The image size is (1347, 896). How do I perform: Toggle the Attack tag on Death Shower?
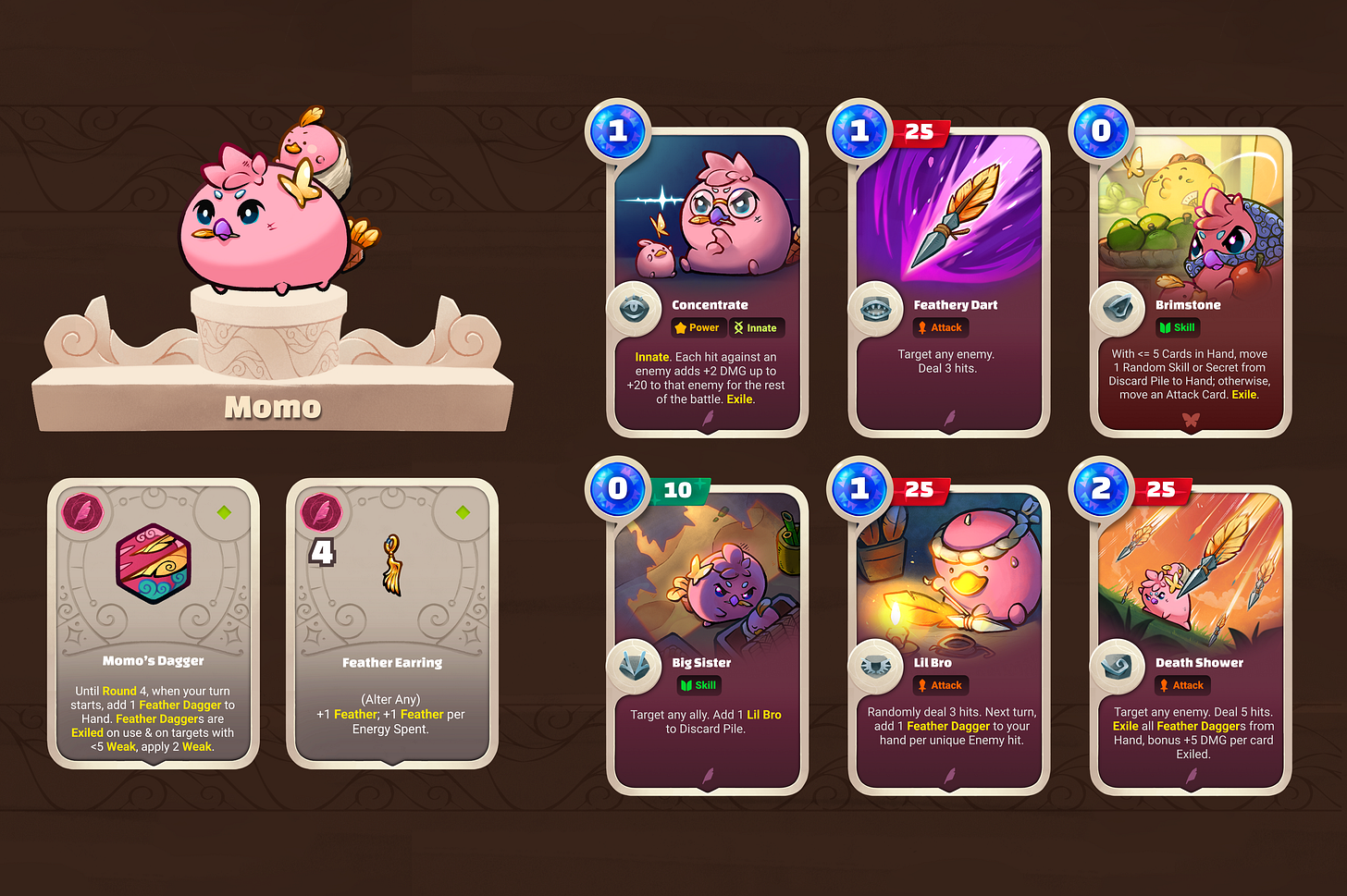(1182, 685)
